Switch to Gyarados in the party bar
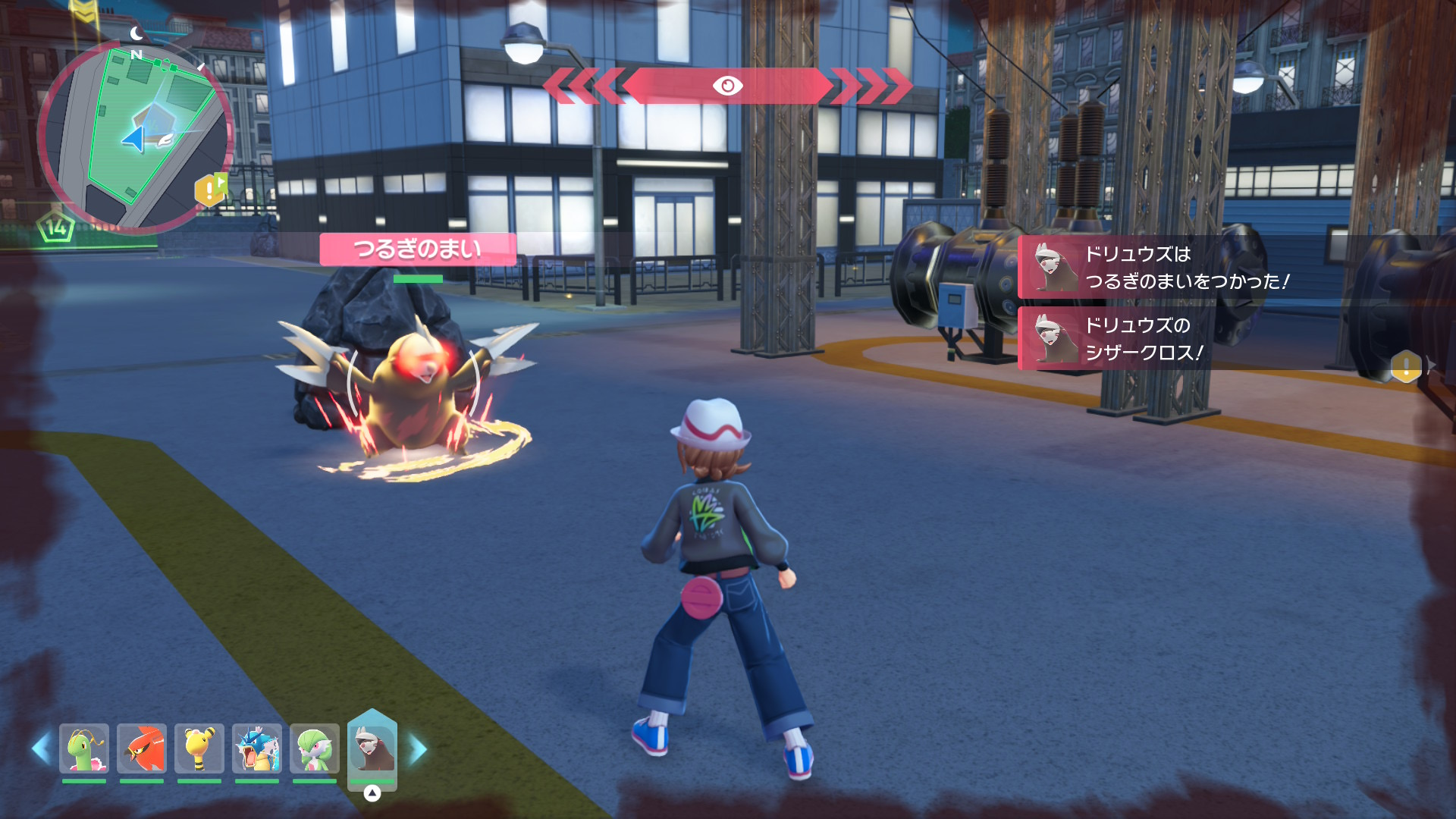Screen dimensions: 1456x819 (x=257, y=748)
